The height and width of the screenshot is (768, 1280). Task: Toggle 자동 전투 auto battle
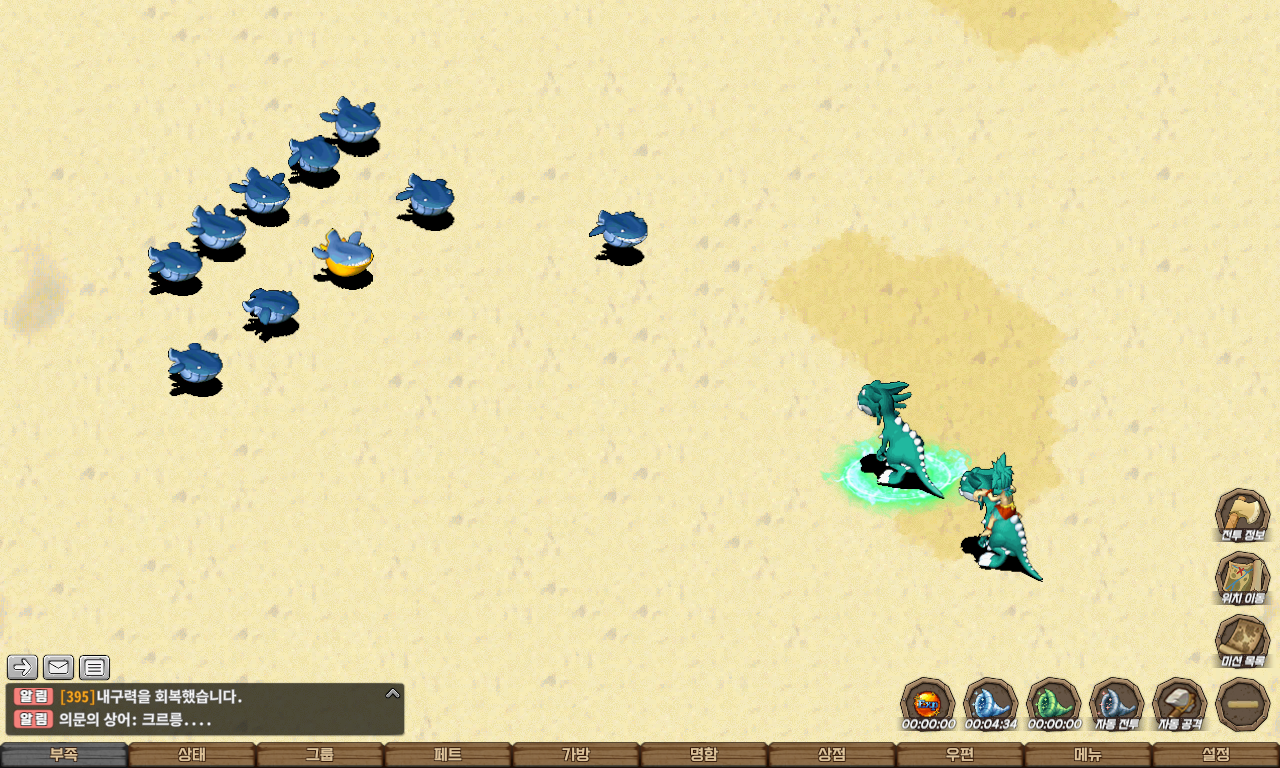coord(1116,704)
